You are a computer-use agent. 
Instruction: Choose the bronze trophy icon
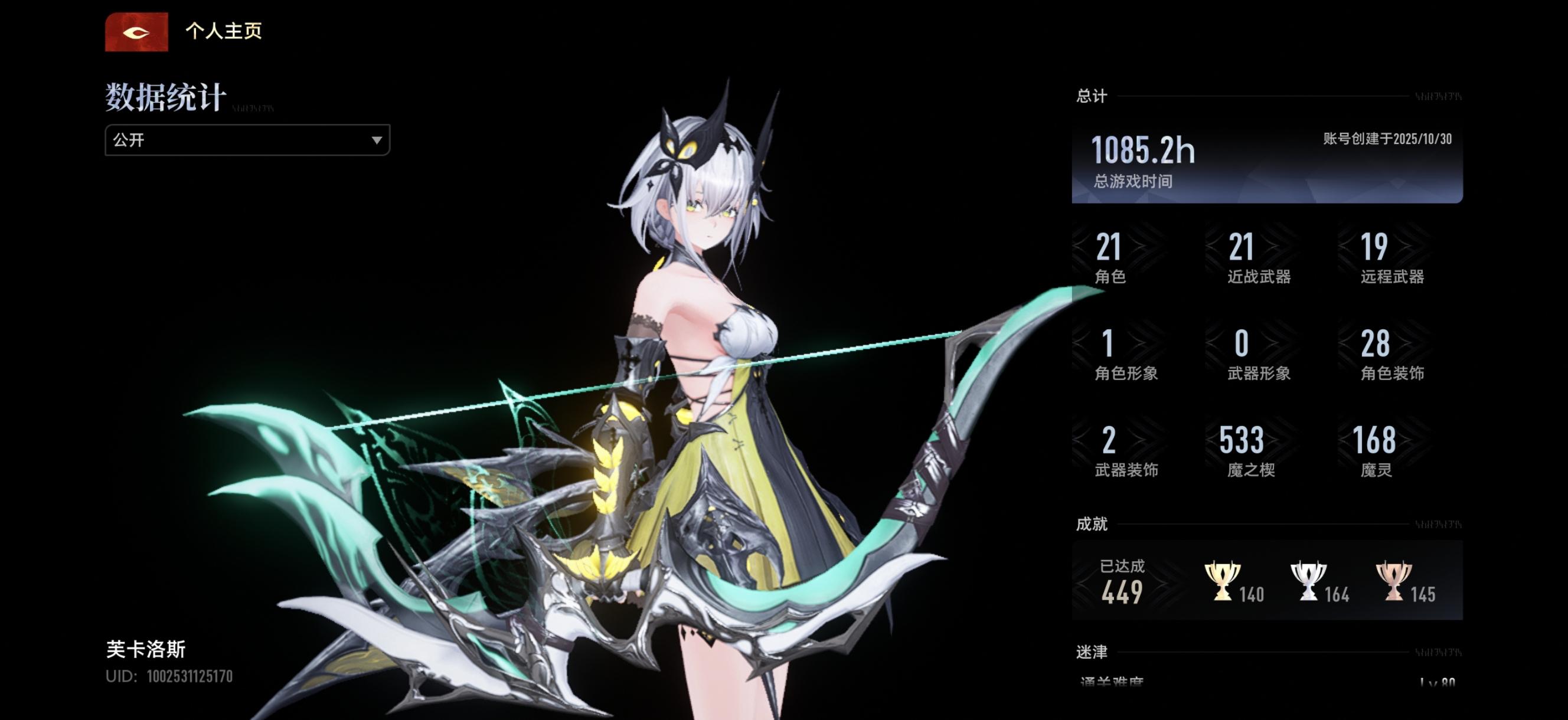click(x=1393, y=581)
